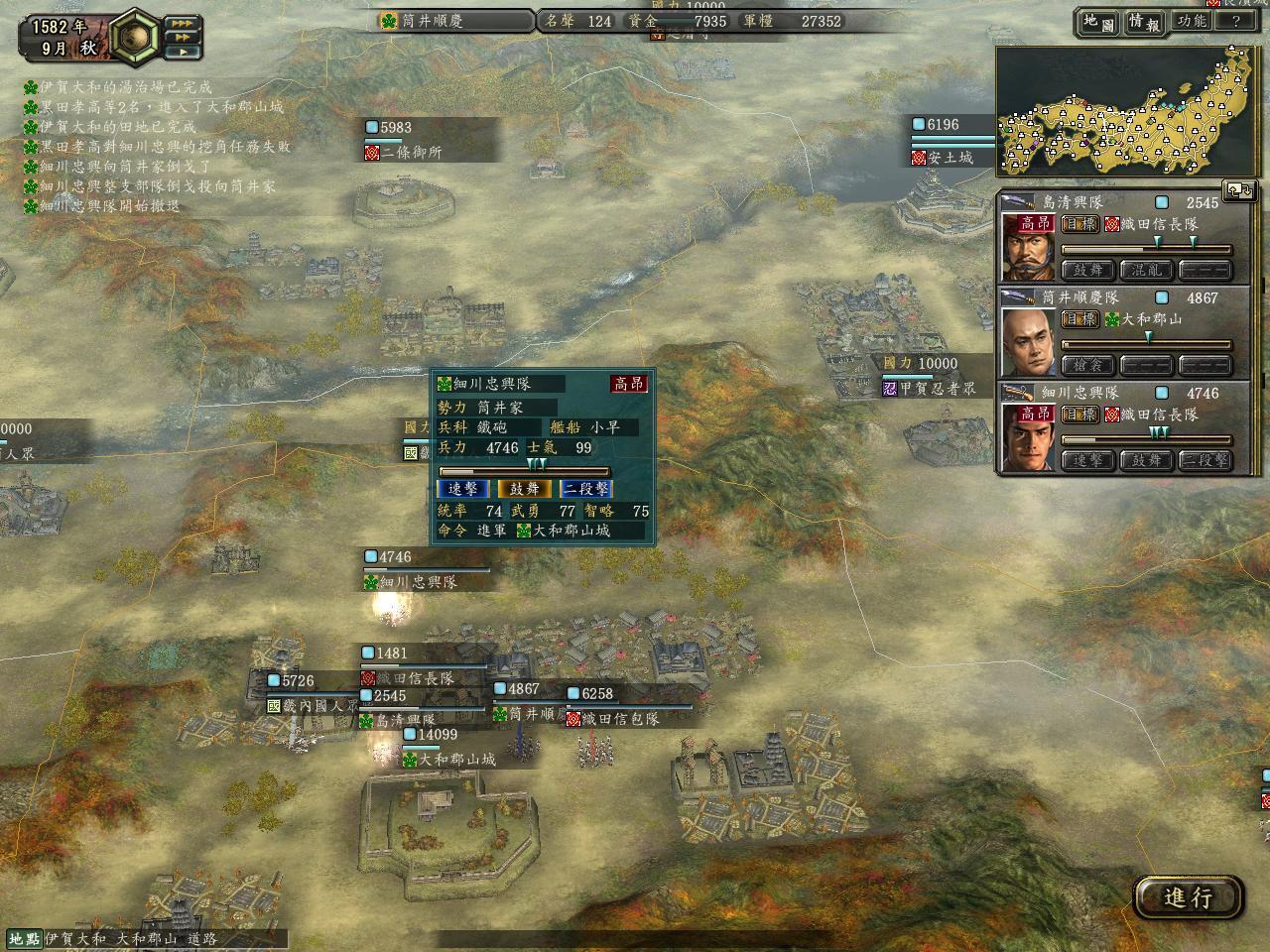Image resolution: width=1270 pixels, height=952 pixels.
Task: Select the 筒井順慶 bald general portrait
Action: coord(1028,341)
